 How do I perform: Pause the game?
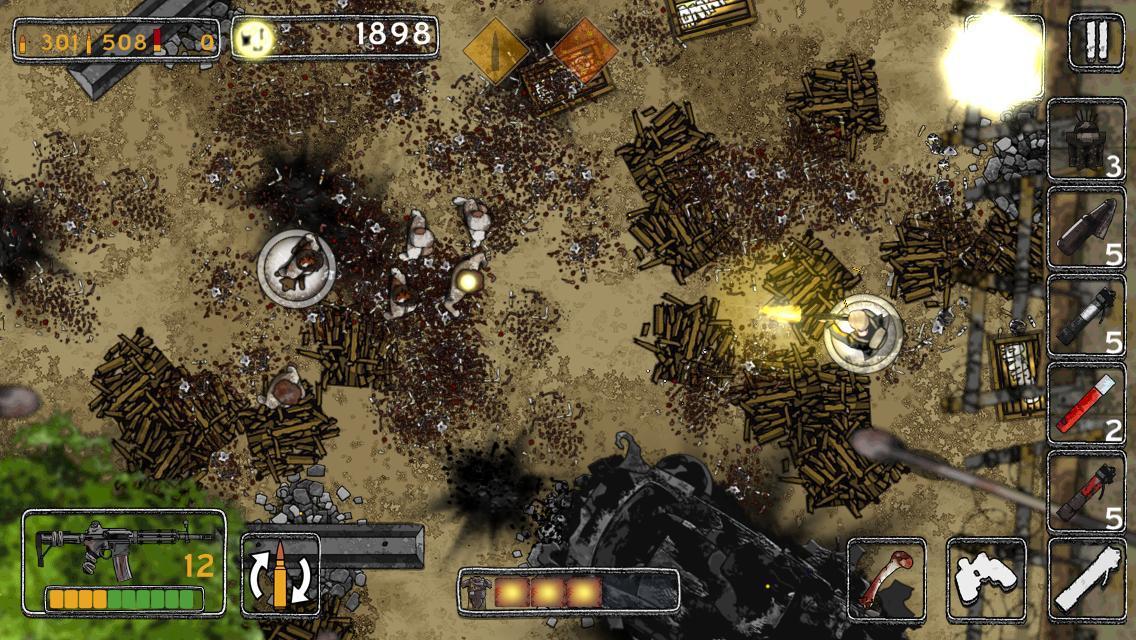pyautogui.click(x=1096, y=41)
